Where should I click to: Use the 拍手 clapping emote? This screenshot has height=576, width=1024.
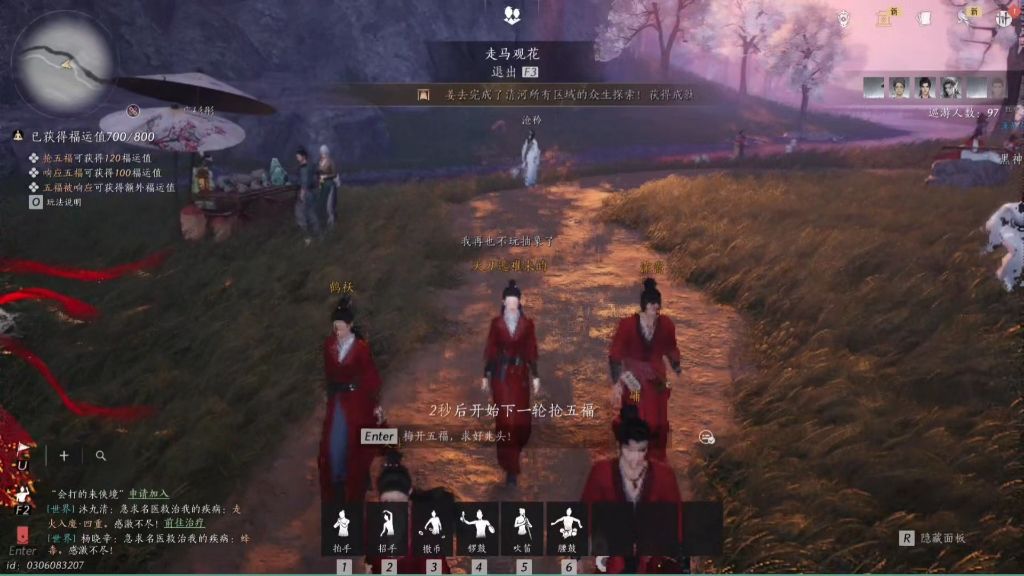343,527
